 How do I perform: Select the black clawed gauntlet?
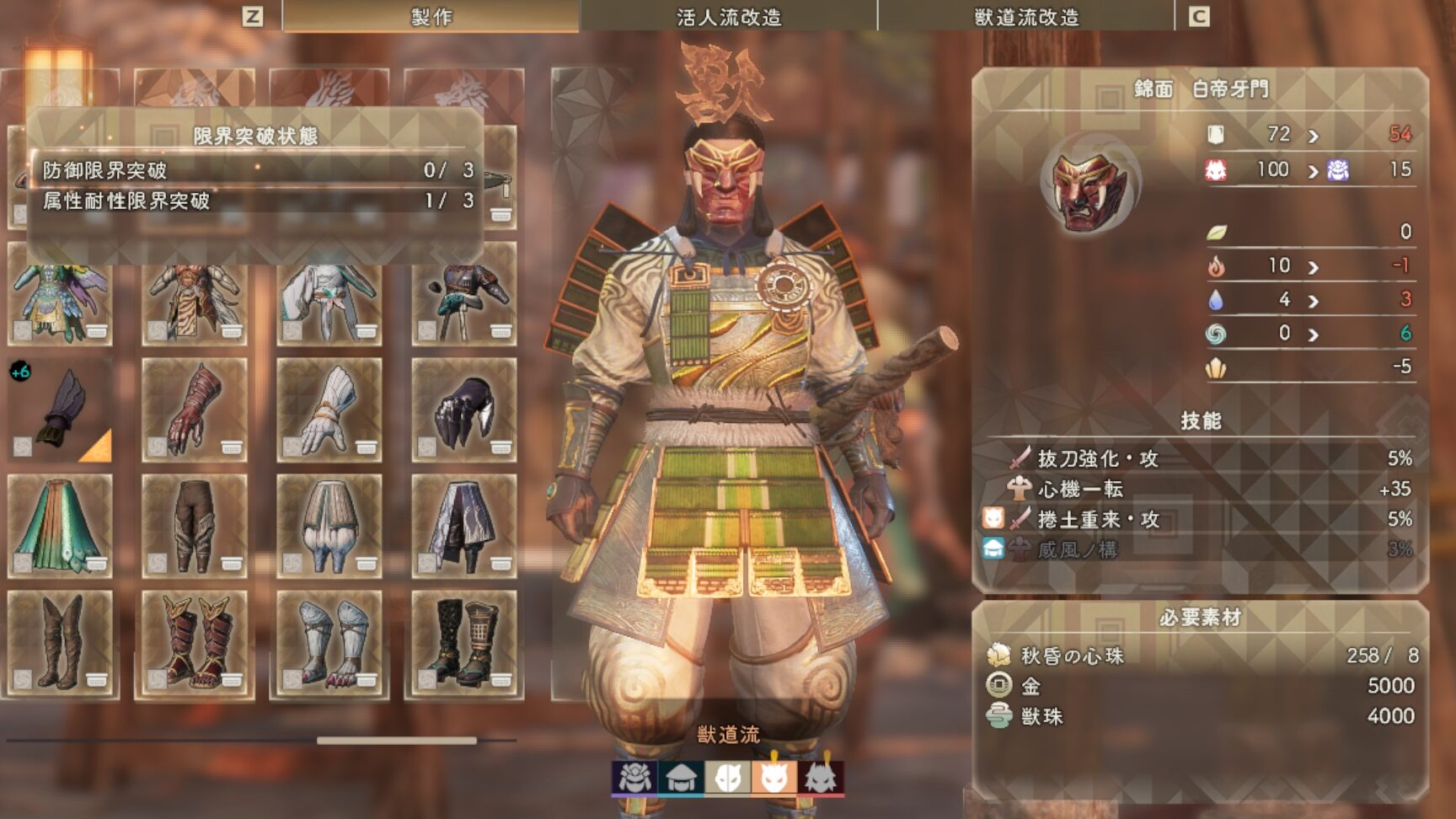coord(464,410)
